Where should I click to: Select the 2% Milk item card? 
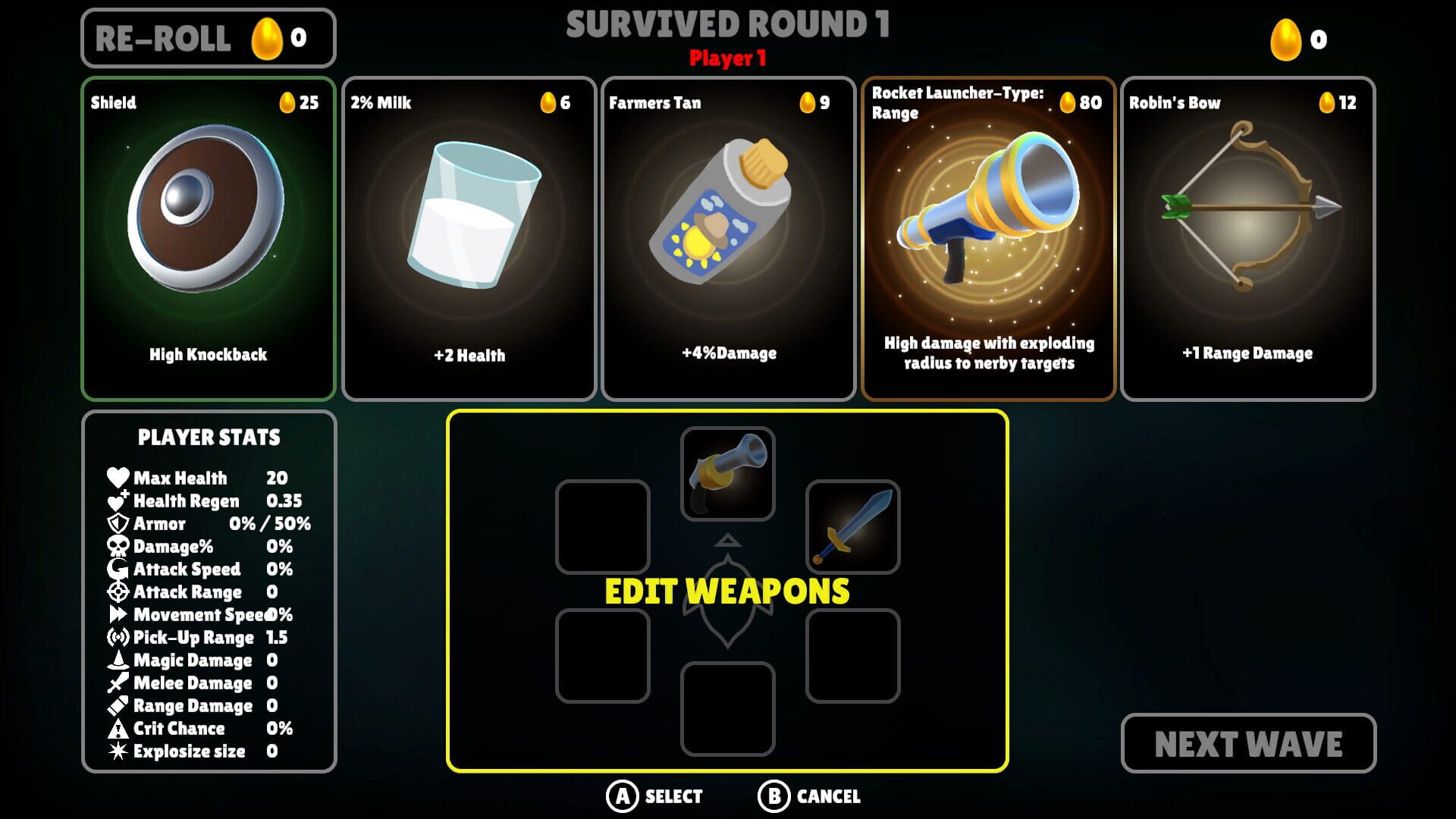(468, 234)
